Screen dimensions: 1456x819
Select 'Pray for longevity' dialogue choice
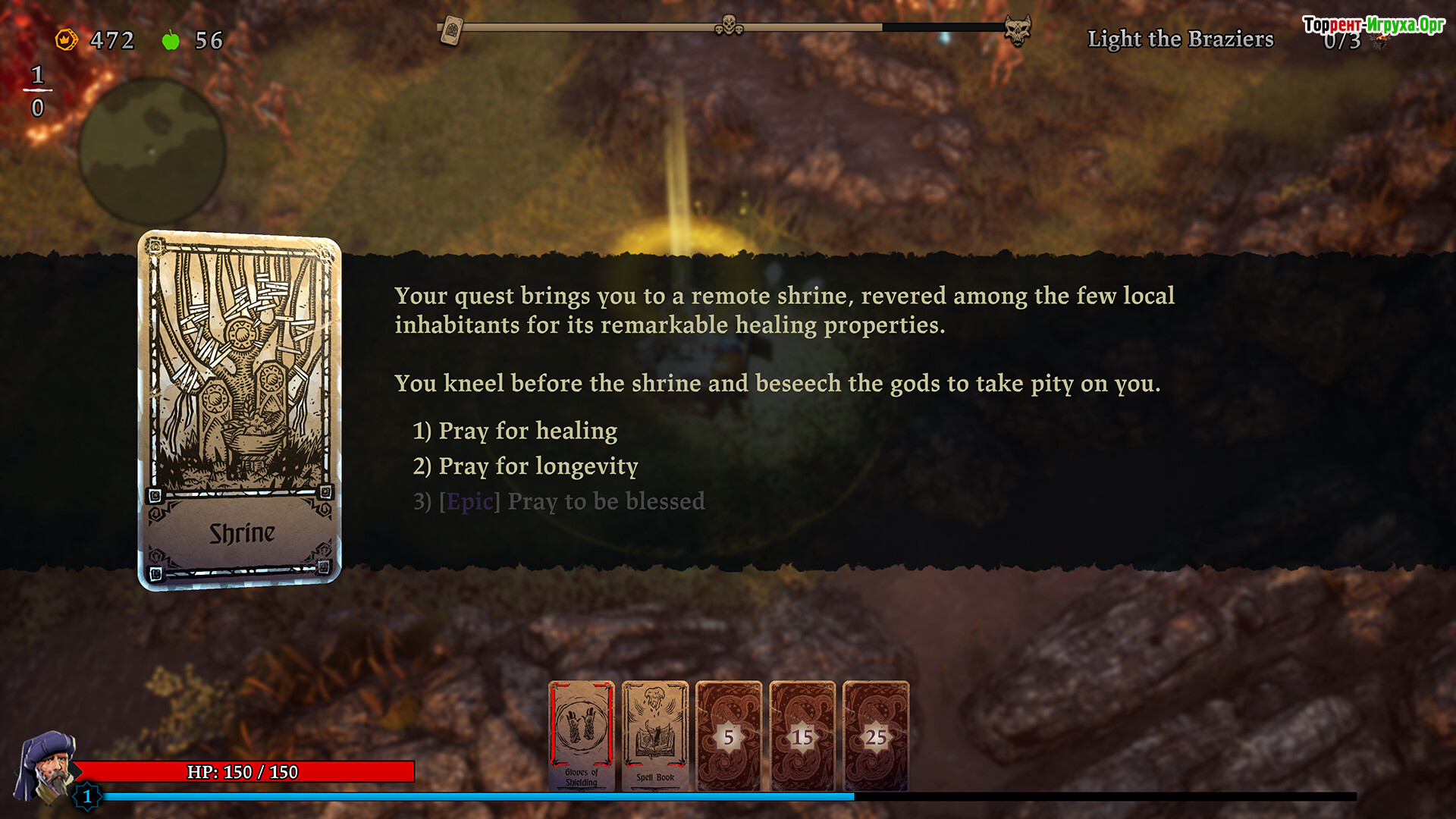525,466
